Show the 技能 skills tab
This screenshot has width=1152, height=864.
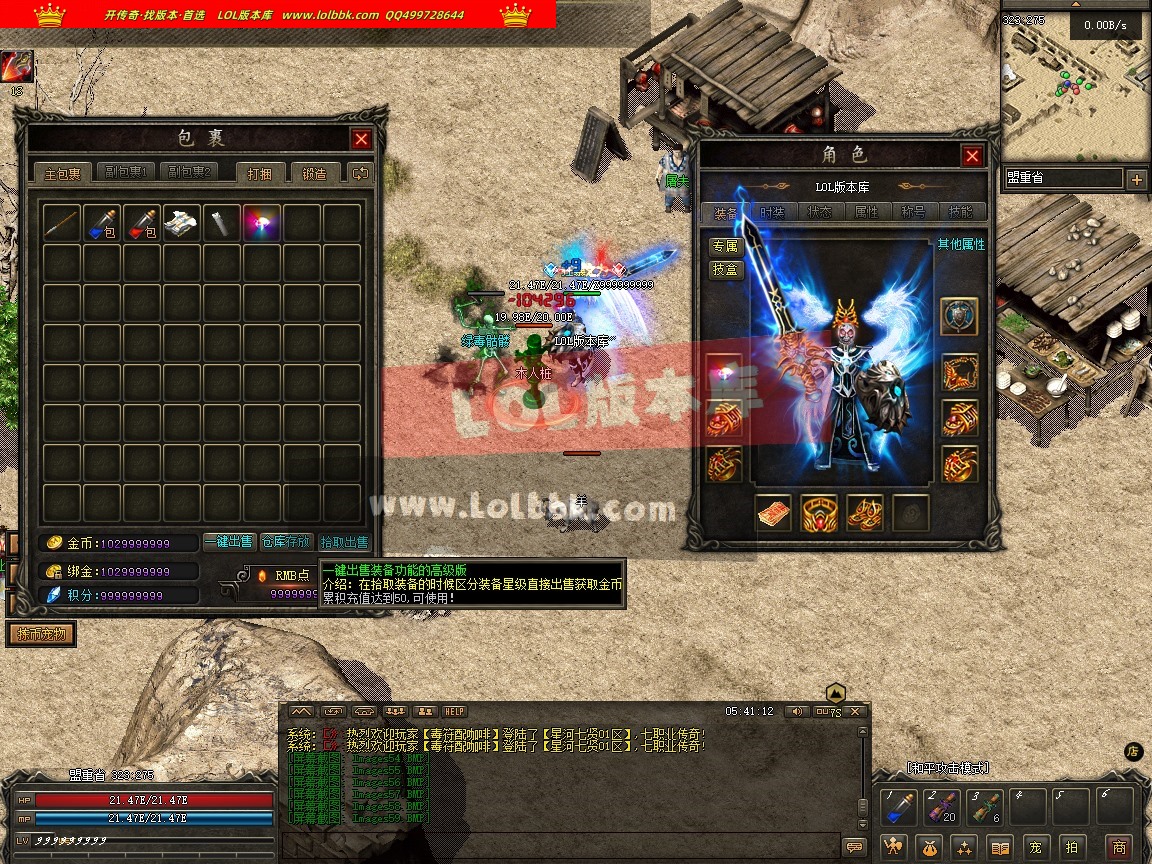coord(960,212)
